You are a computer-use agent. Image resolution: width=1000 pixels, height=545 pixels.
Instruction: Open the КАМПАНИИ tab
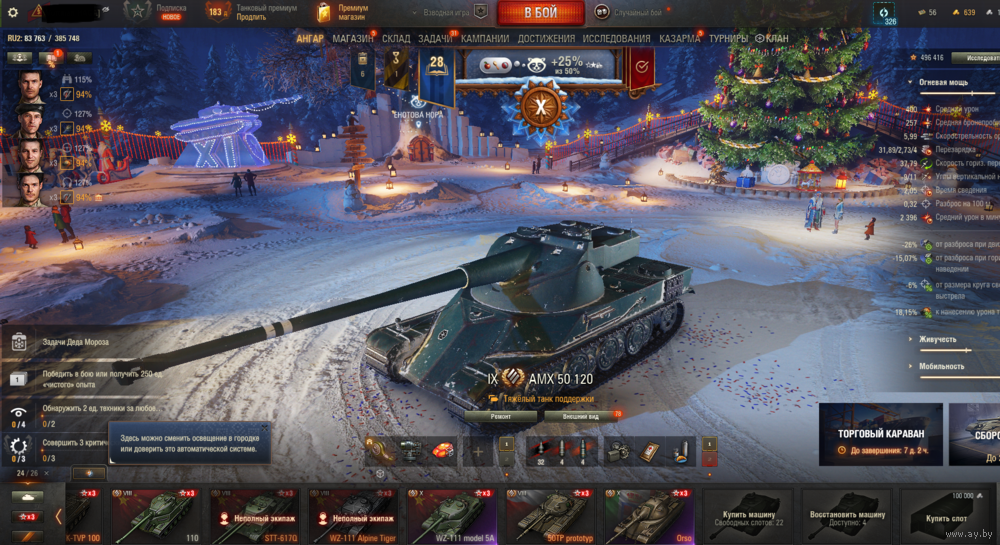(485, 38)
